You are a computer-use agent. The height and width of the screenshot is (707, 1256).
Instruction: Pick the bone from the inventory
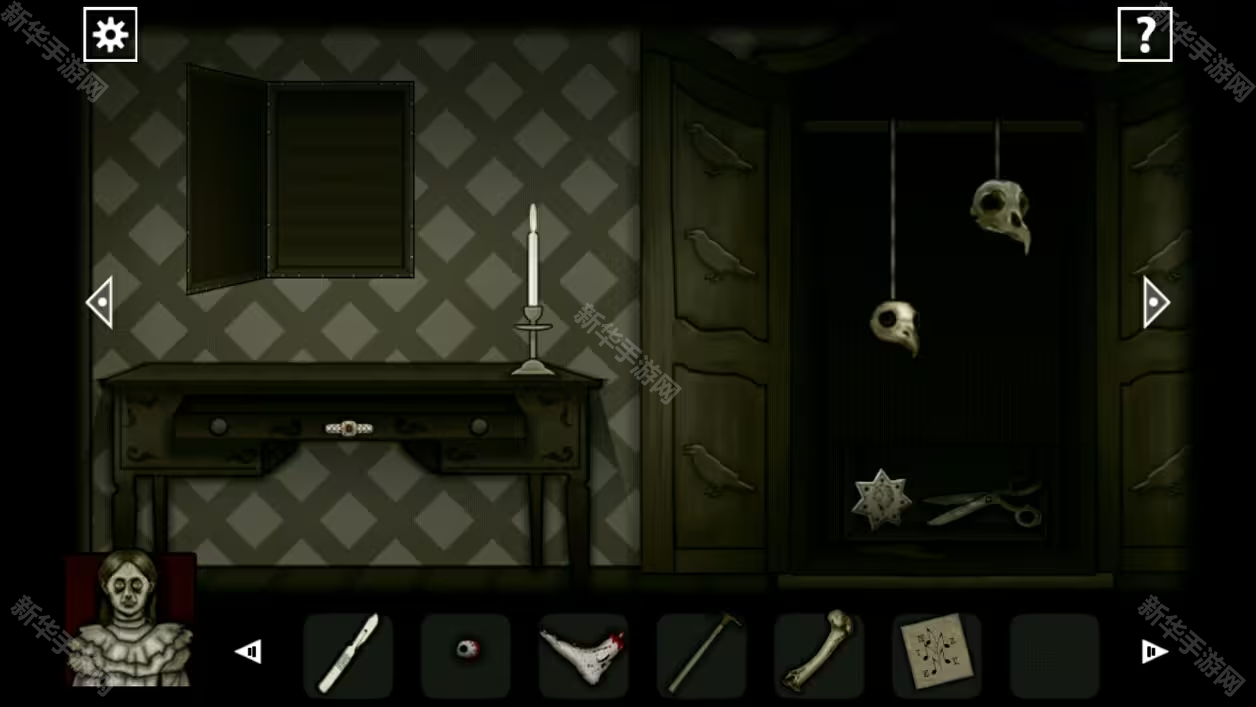(819, 654)
